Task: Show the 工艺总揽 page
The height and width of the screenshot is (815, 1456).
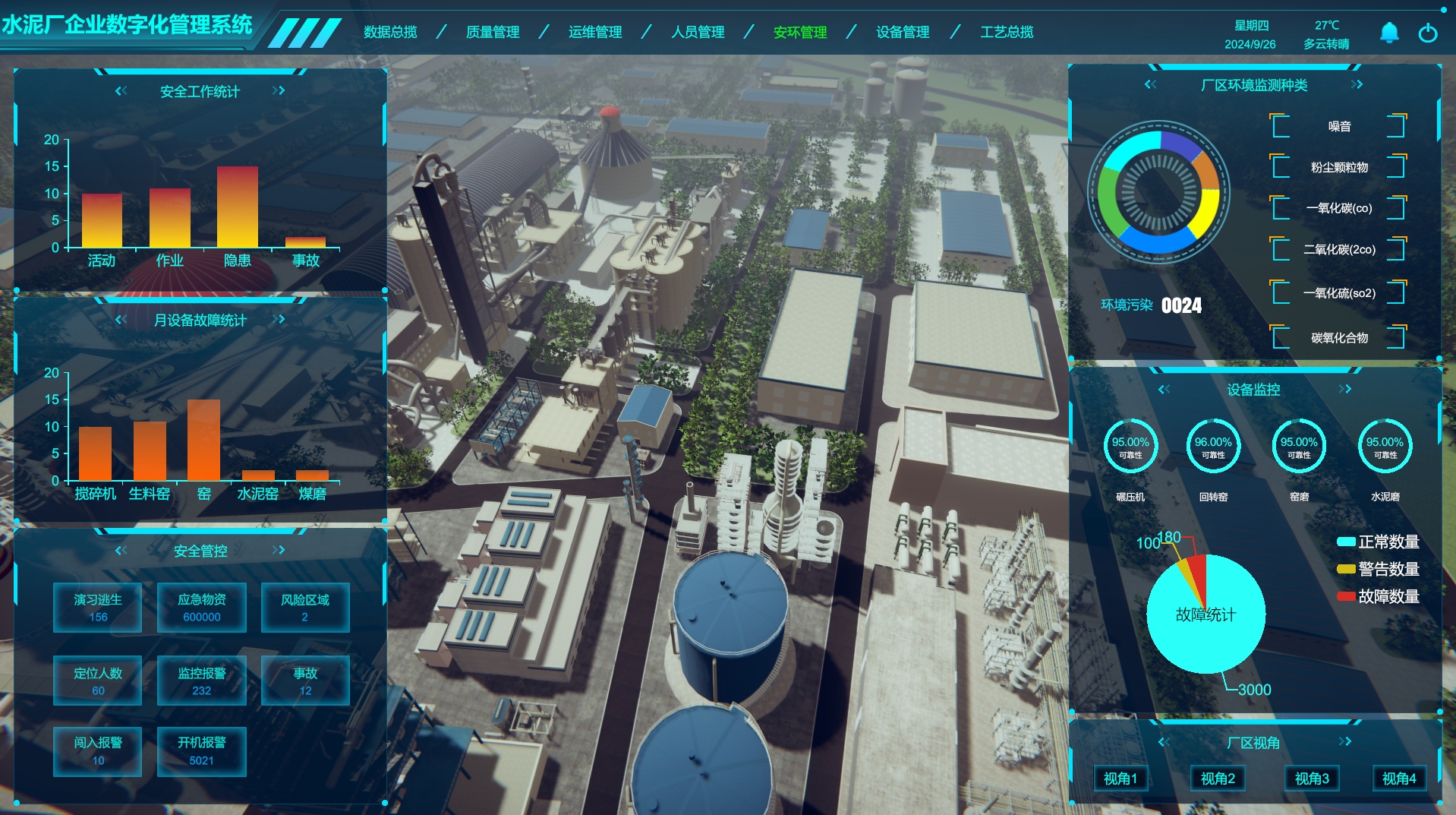Action: [1006, 32]
